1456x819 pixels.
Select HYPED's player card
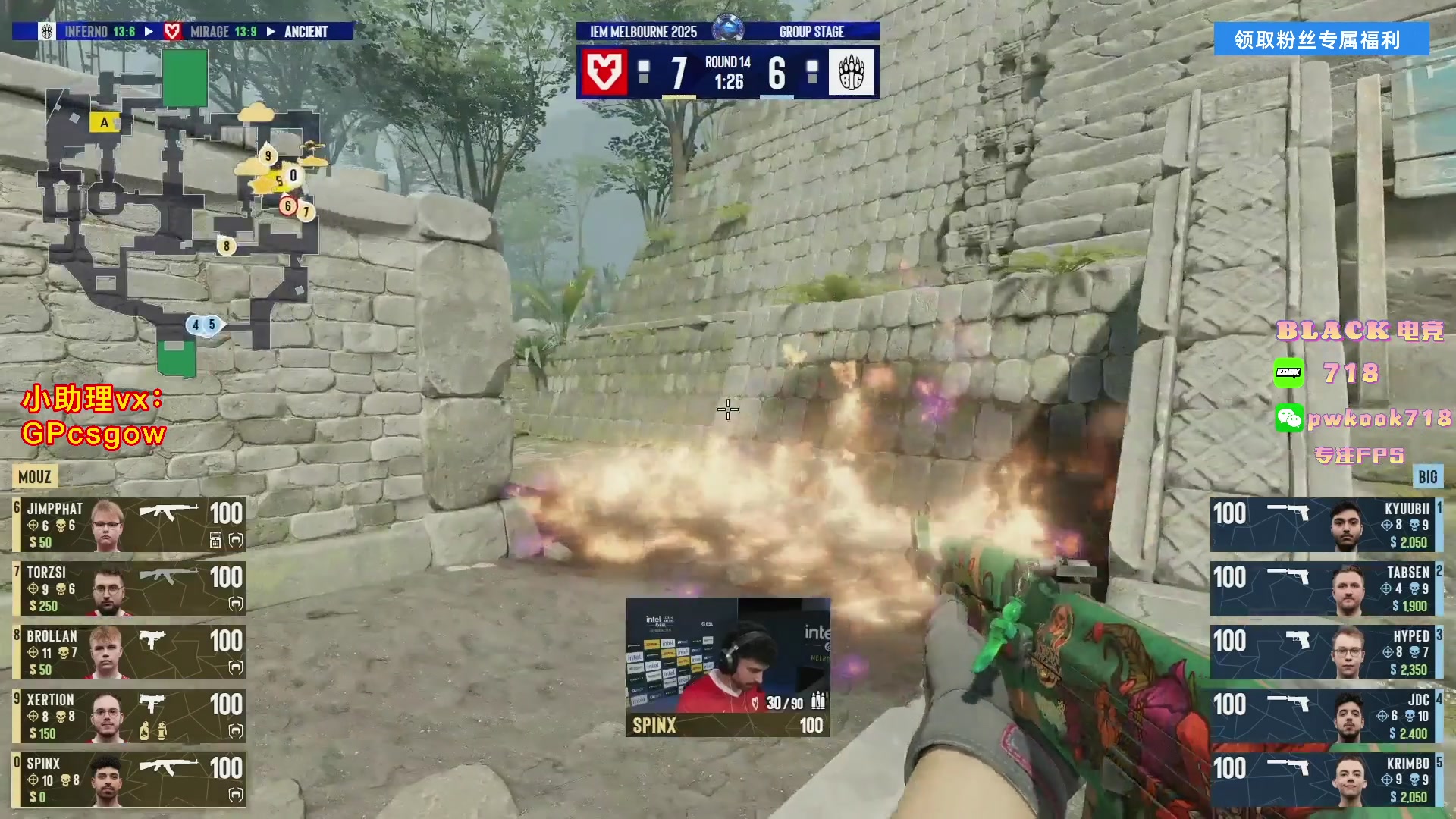[x=1326, y=652]
